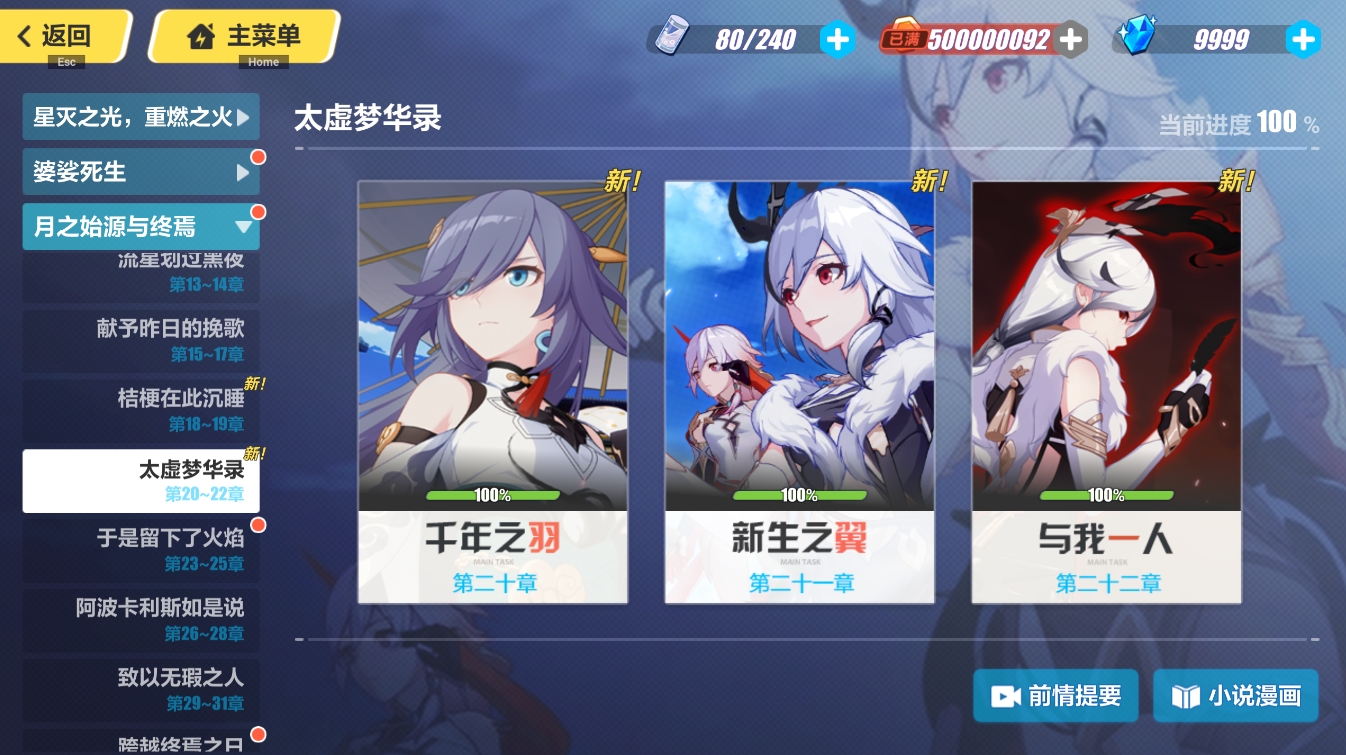Open 小说漫画 novels and comics
1346x755 pixels.
point(1236,695)
